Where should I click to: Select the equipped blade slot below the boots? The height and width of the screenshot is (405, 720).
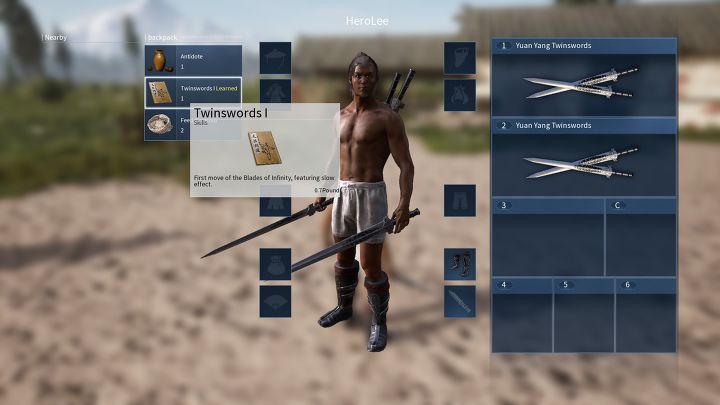point(460,302)
